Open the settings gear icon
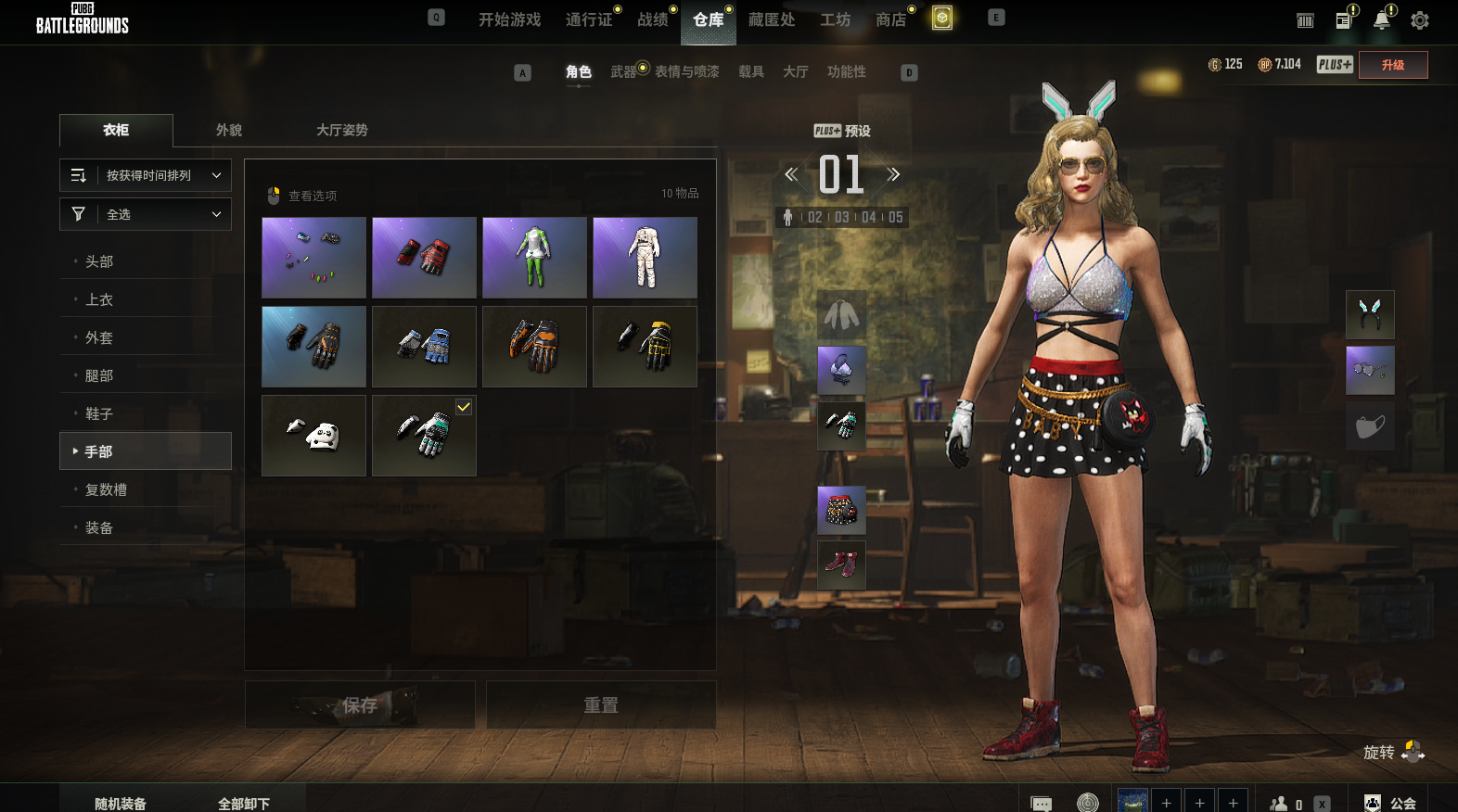The image size is (1458, 812). coord(1419,20)
